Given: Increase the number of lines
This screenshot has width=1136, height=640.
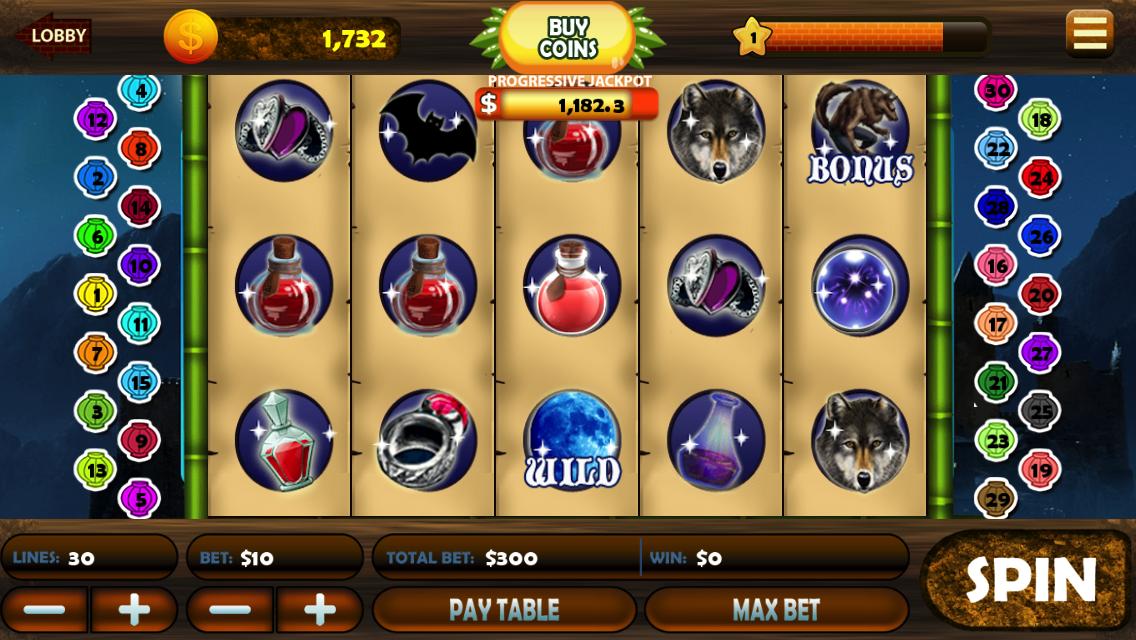Looking at the screenshot, I should 134,610.
